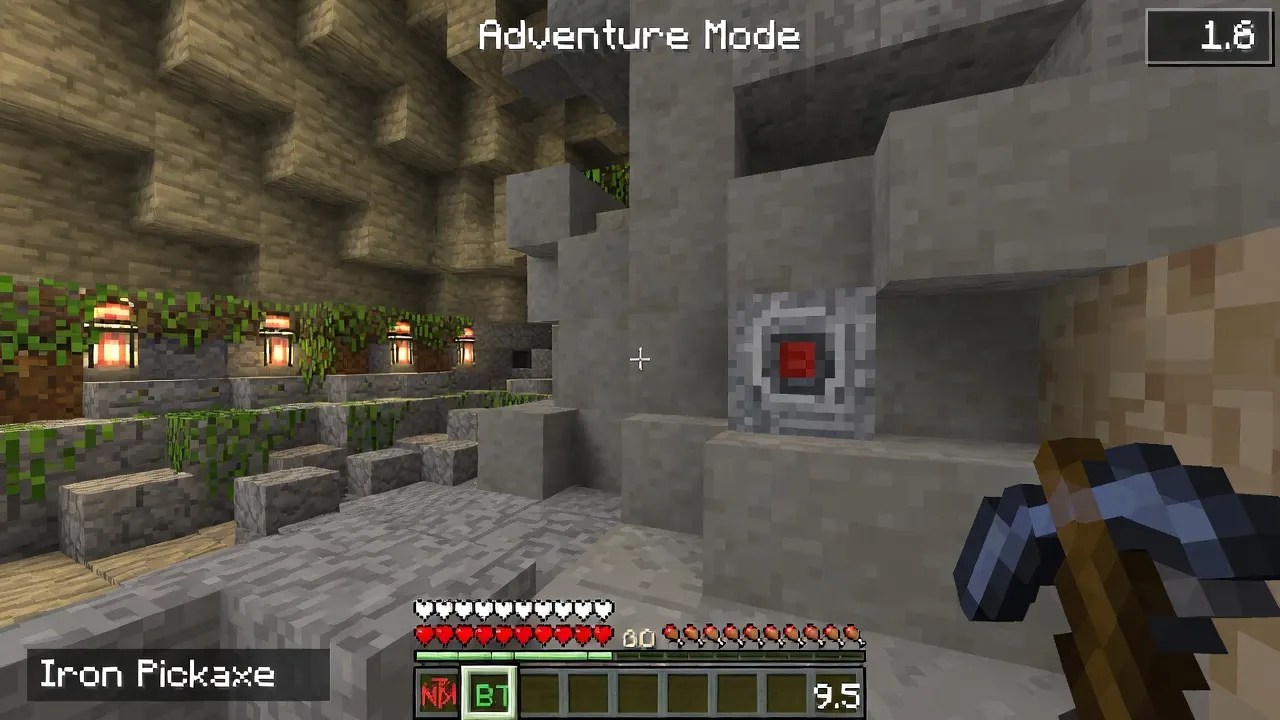The width and height of the screenshot is (1280, 720).
Task: Select the red NTM item in hotbar slot one
Action: pos(440,691)
